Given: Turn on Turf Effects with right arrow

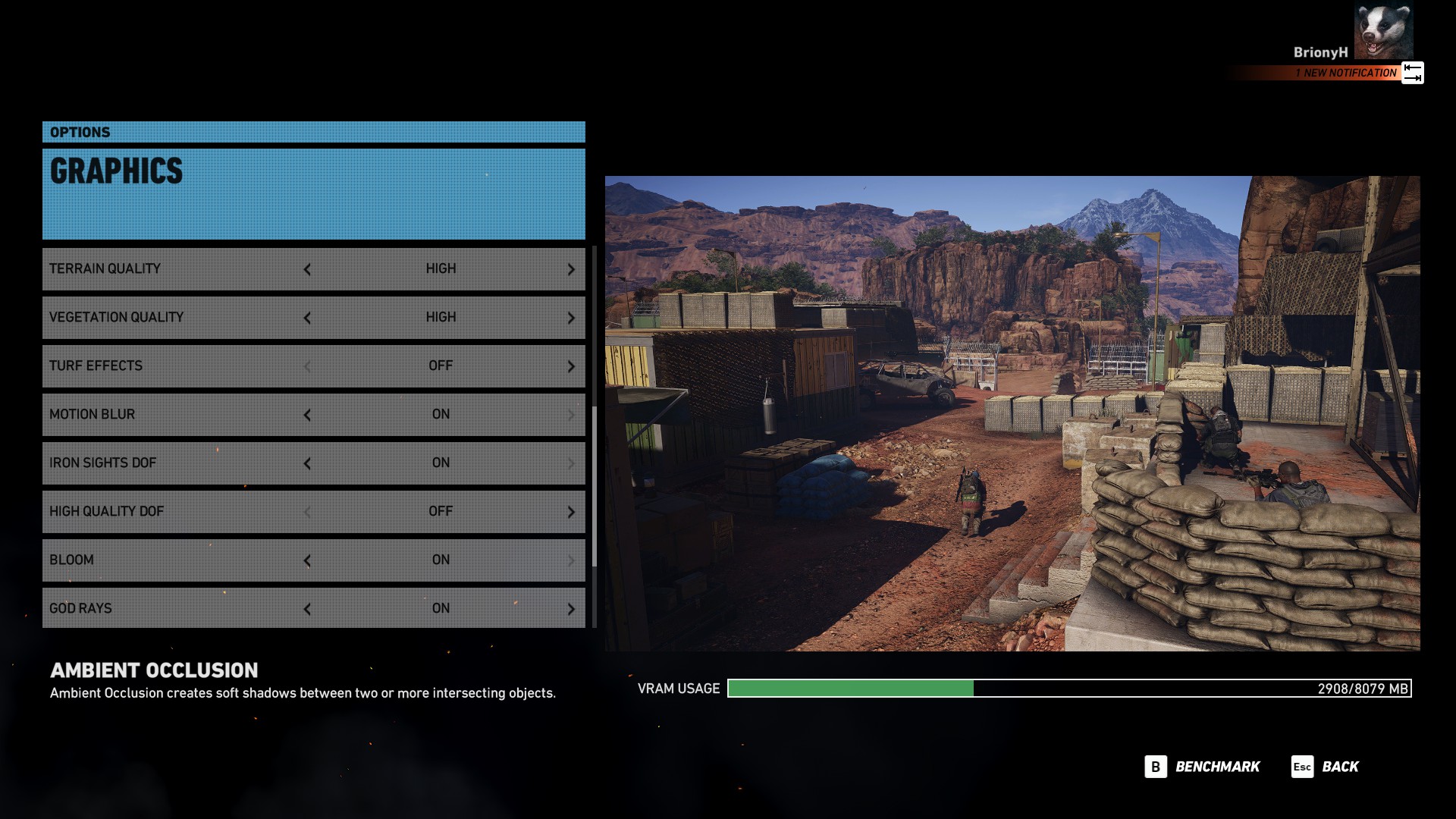Looking at the screenshot, I should 571,366.
